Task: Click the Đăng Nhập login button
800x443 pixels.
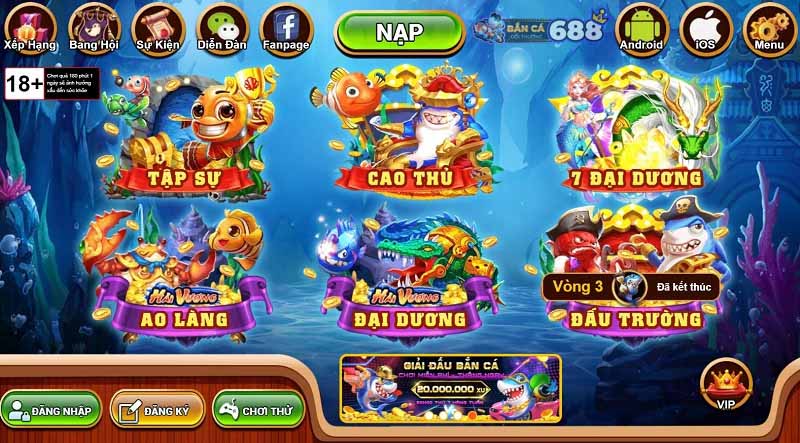Action: (x=50, y=410)
